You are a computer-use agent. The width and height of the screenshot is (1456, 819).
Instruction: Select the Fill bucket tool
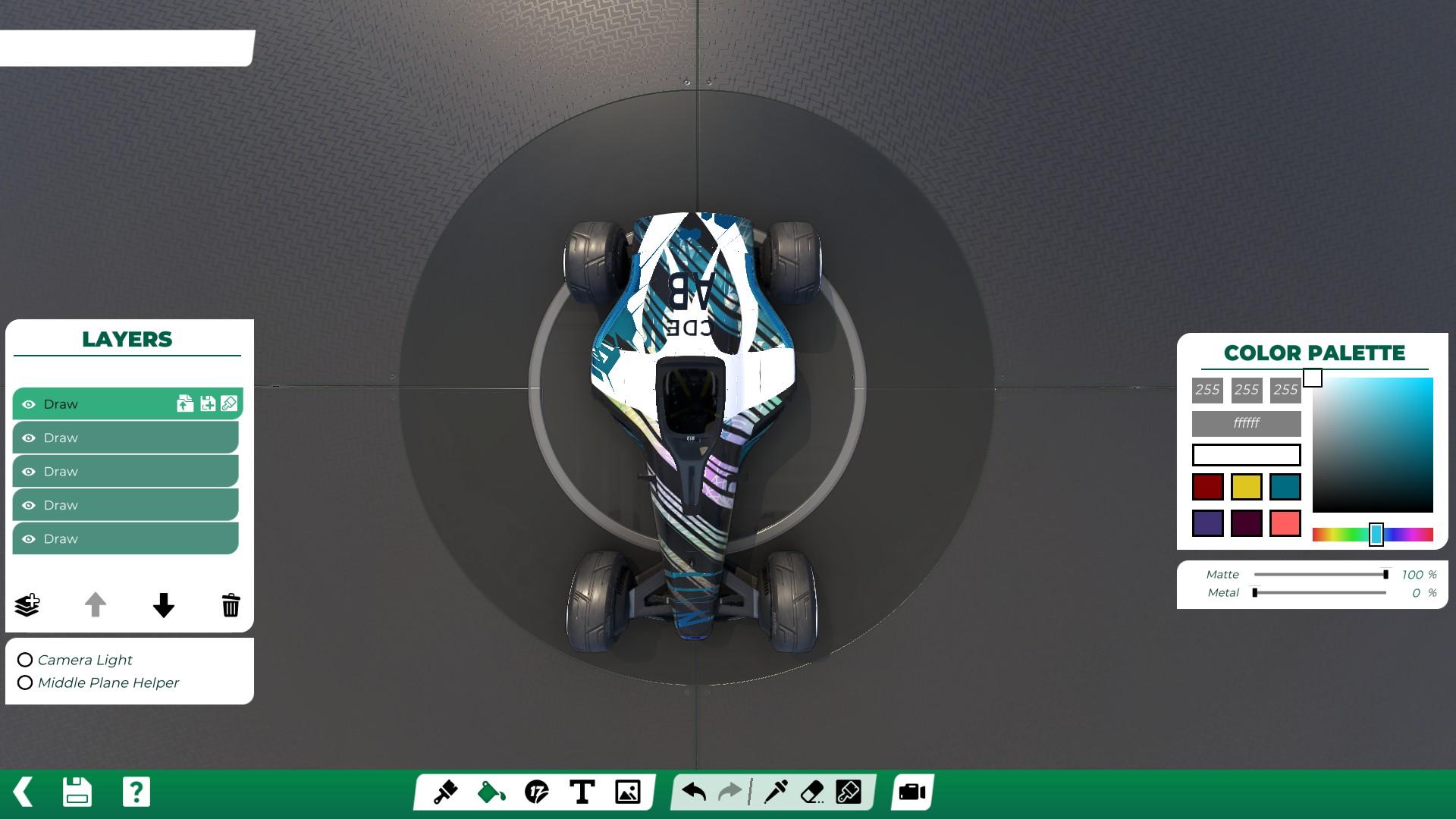(490, 792)
